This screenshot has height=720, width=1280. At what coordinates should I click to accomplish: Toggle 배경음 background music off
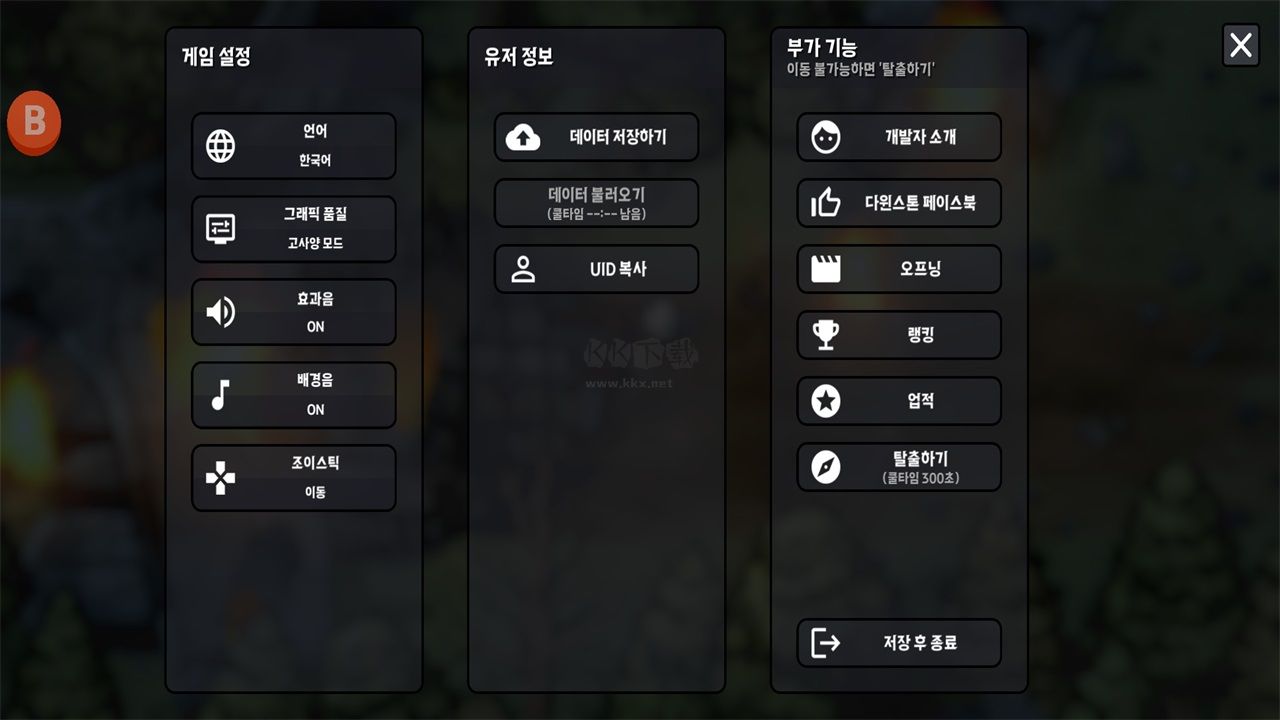coord(293,394)
